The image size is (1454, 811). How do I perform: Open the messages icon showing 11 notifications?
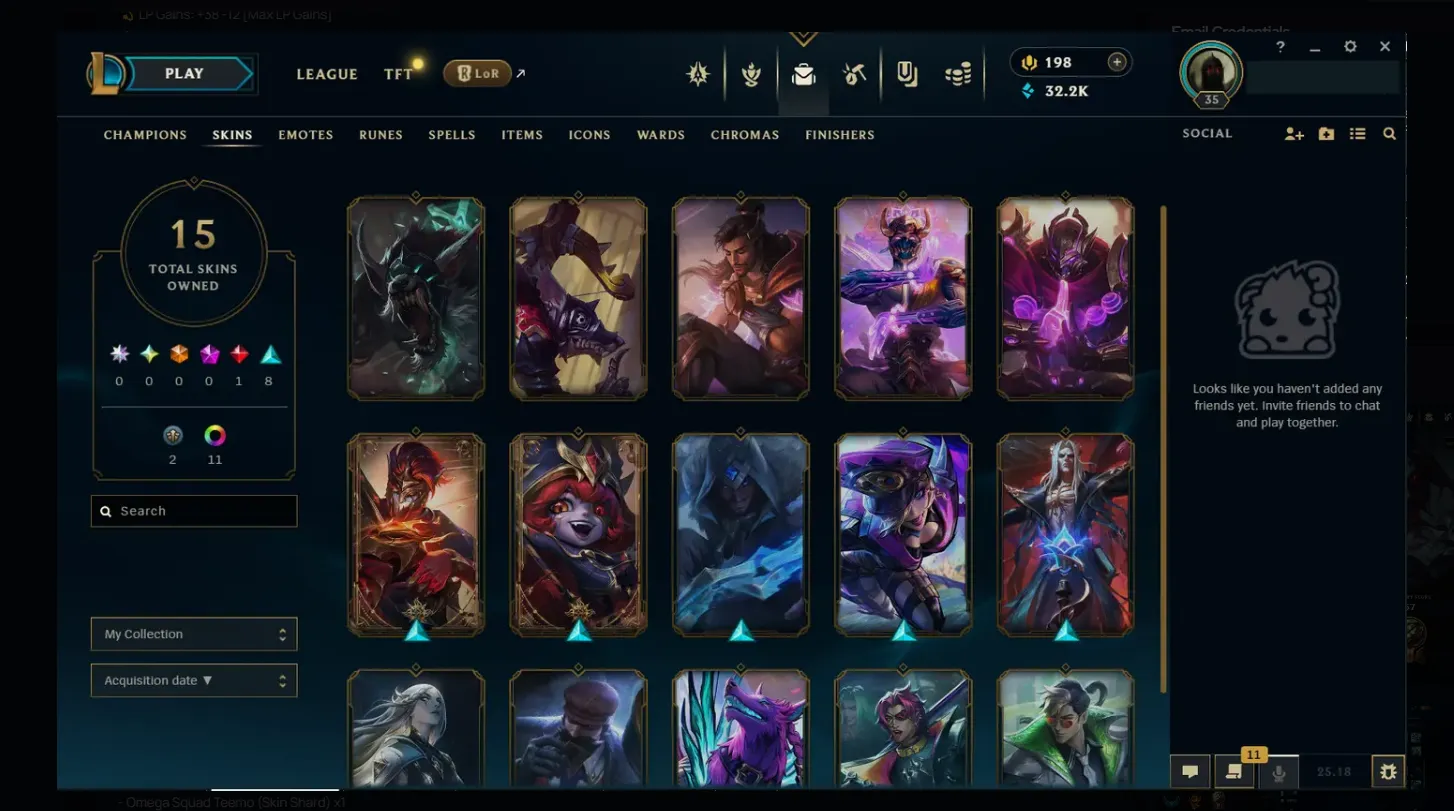[1234, 771]
